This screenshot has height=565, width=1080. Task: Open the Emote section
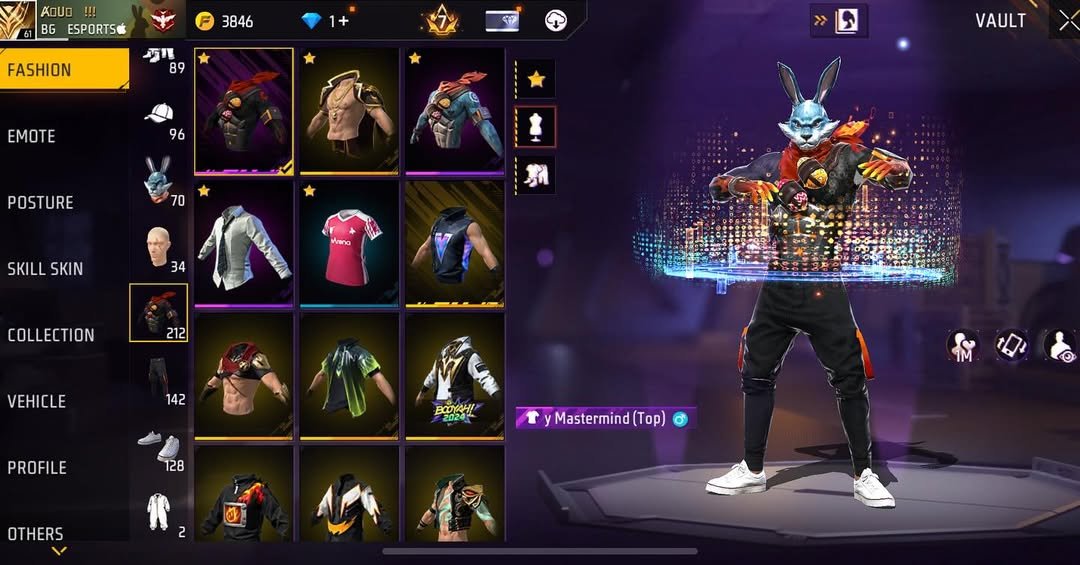[x=32, y=136]
